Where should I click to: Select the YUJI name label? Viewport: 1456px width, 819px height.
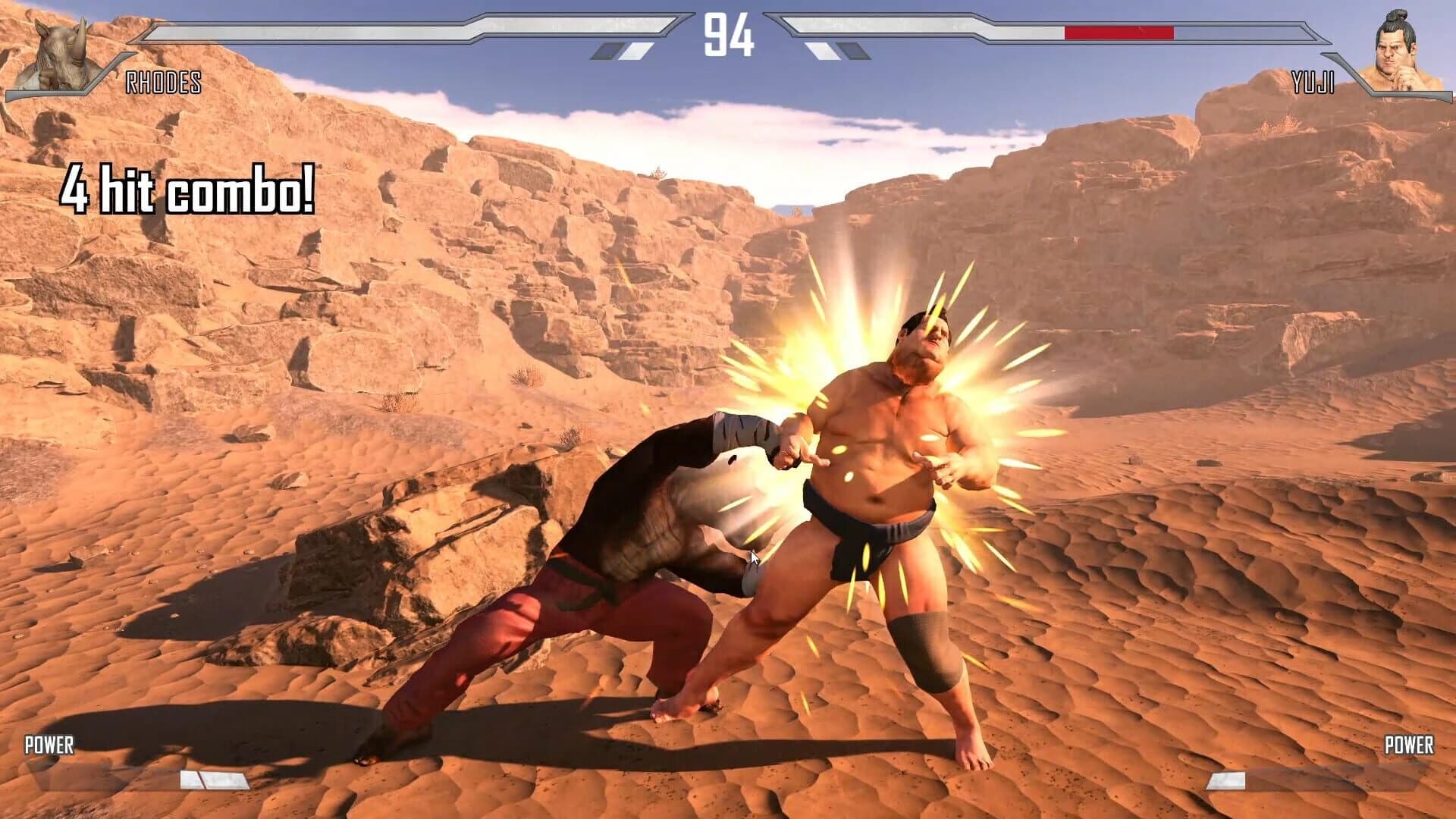[1314, 83]
